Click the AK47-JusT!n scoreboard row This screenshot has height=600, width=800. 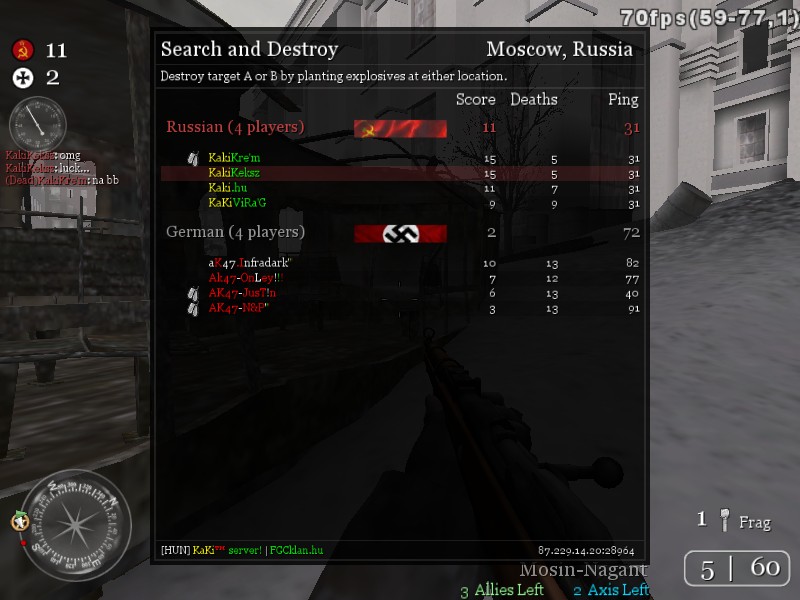pyautogui.click(x=242, y=293)
